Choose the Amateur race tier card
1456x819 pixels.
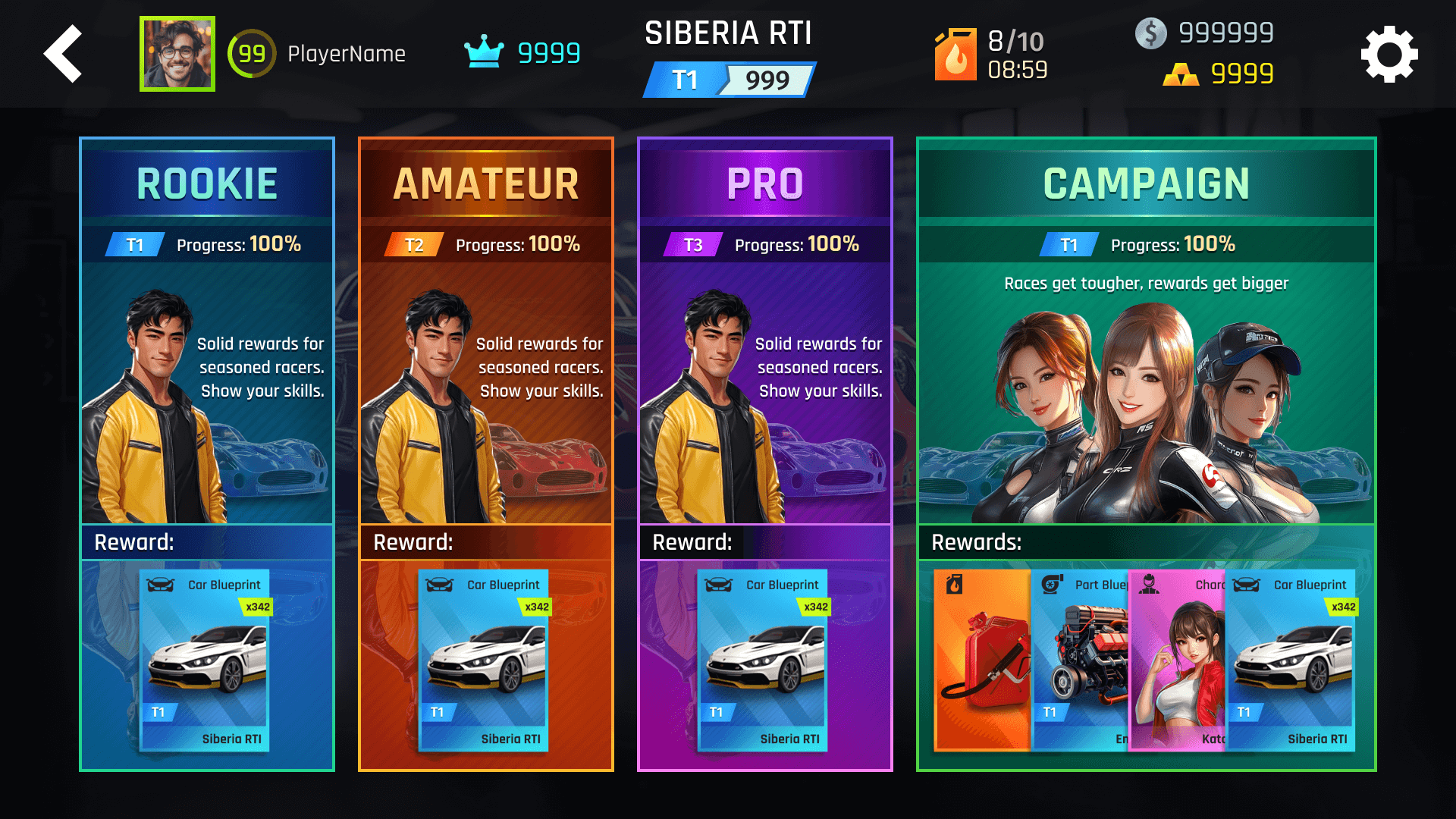coord(486,379)
